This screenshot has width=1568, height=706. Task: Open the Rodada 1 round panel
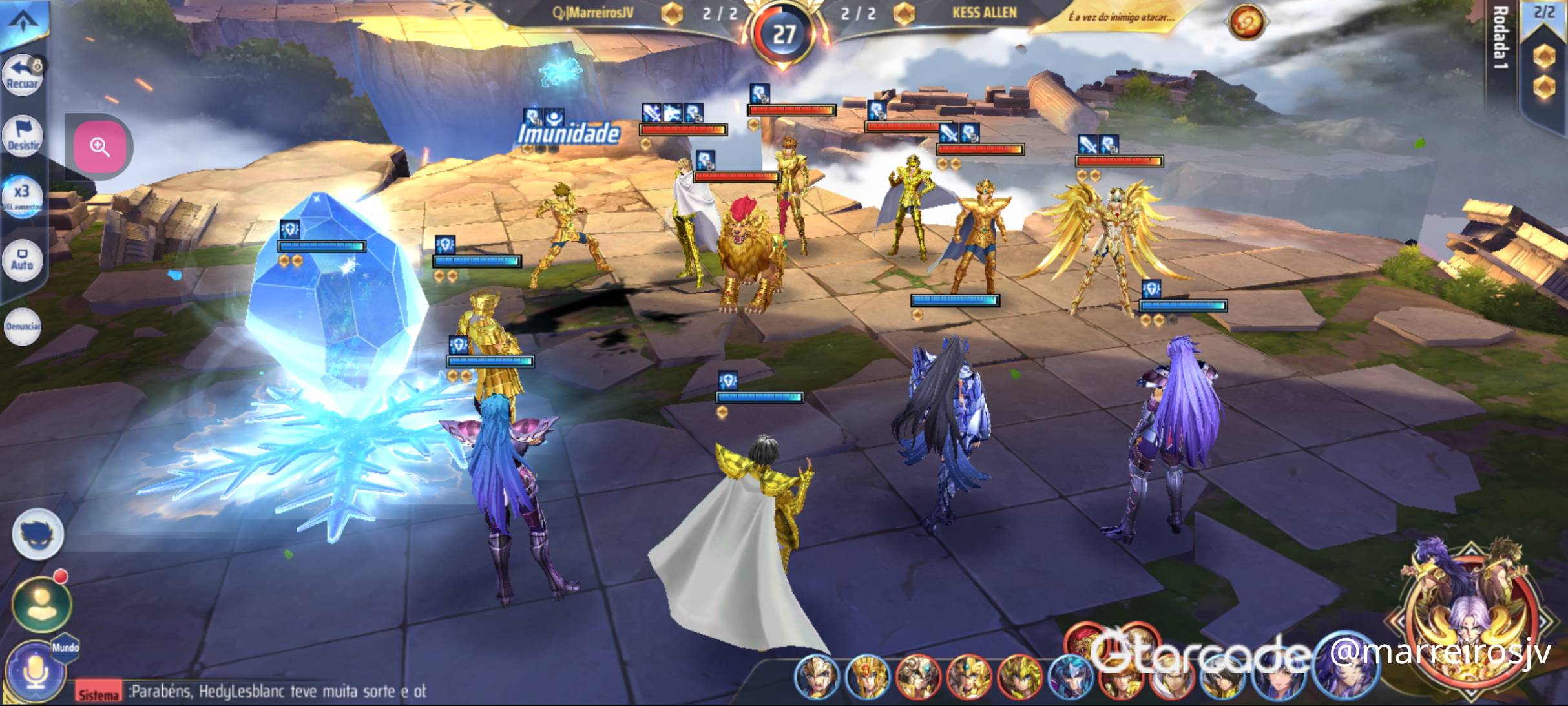1500,39
